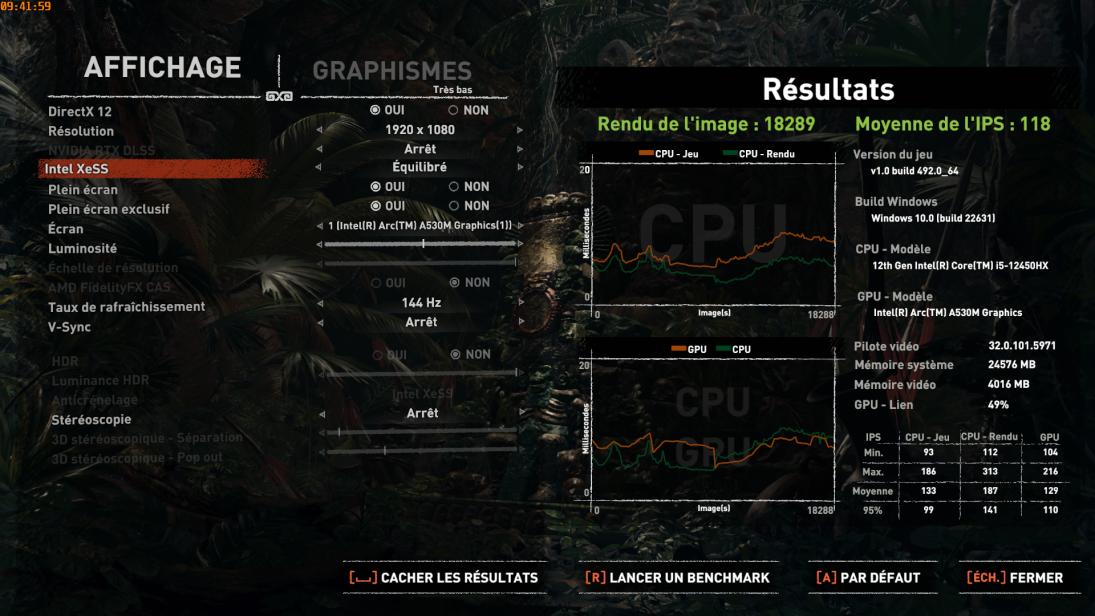Select NON for DirectX 12
This screenshot has width=1095, height=616.
(x=468, y=111)
